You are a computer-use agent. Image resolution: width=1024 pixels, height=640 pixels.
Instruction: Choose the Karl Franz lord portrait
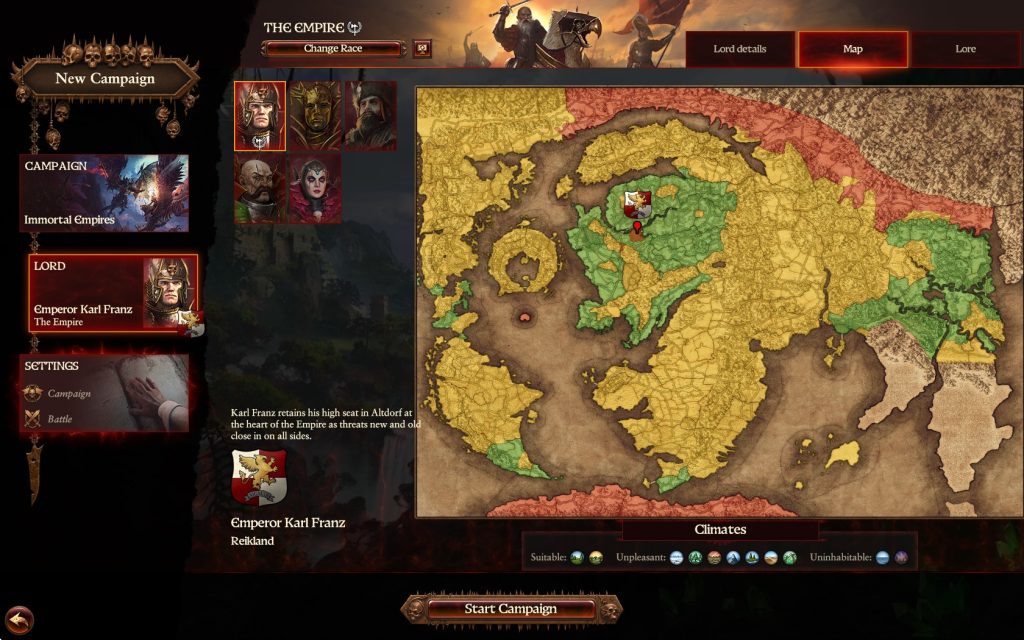260,116
